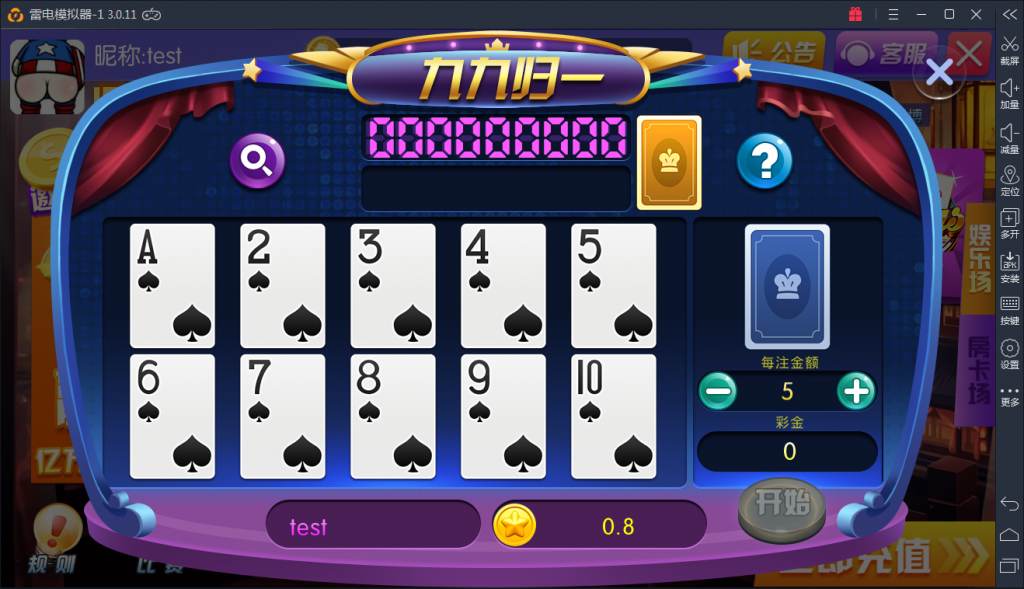Choose the 2 of spades card
This screenshot has height=589, width=1024.
[x=283, y=285]
